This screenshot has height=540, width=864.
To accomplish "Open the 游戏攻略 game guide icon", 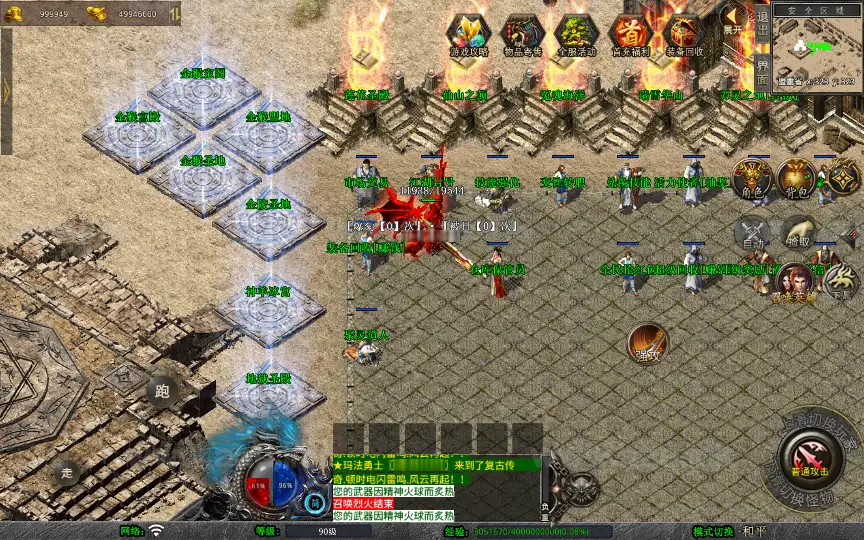I will click(x=467, y=35).
